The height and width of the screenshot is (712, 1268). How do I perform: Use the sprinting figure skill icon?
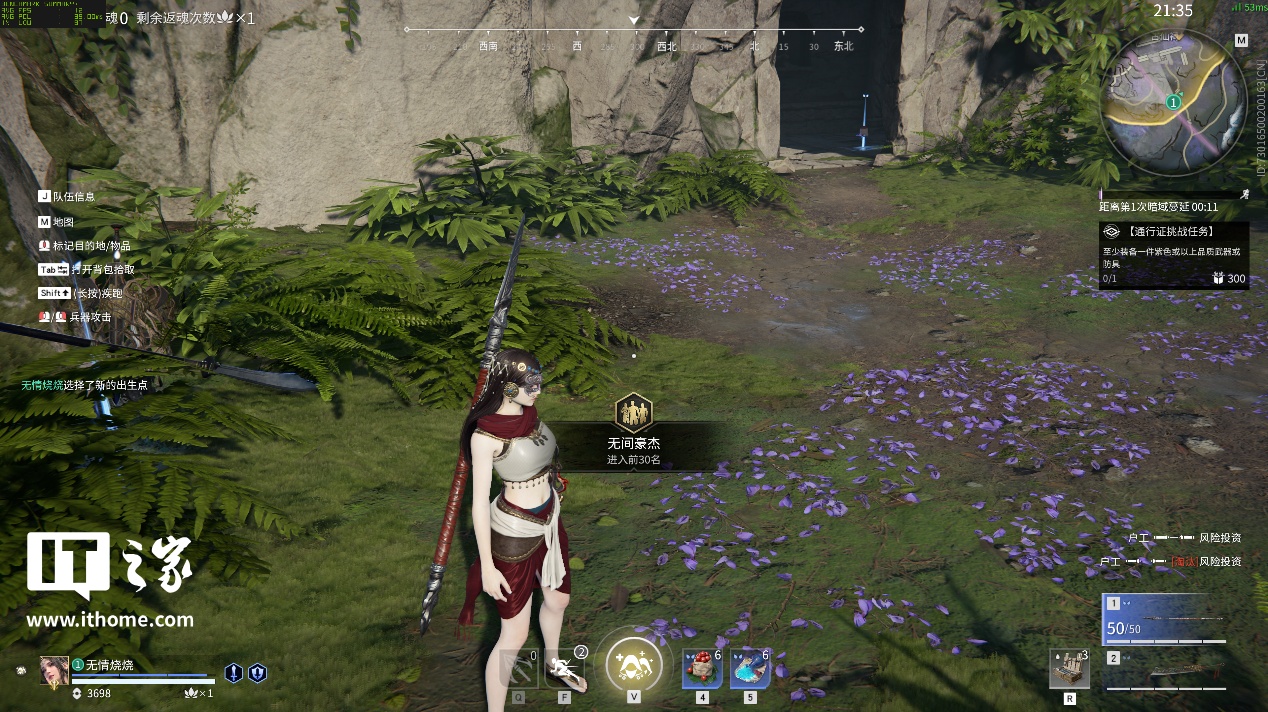tap(565, 668)
